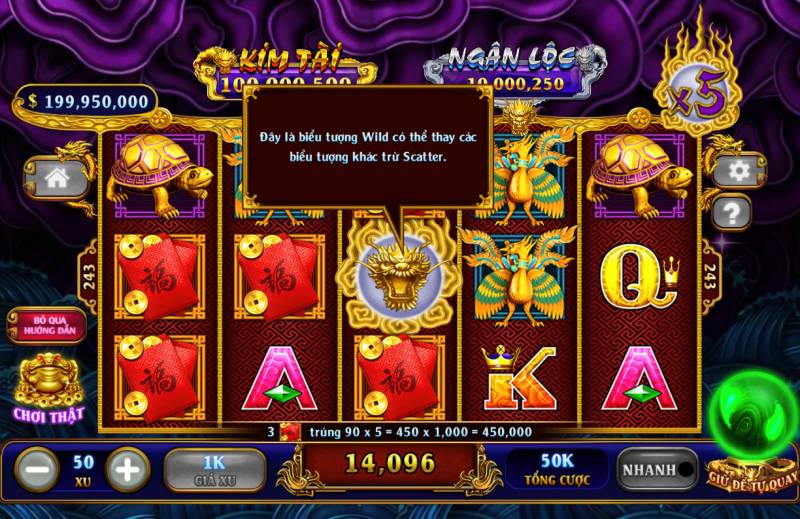Screen dimensions: 800x519
Task: Open the gear settings menu
Action: coord(739,171)
